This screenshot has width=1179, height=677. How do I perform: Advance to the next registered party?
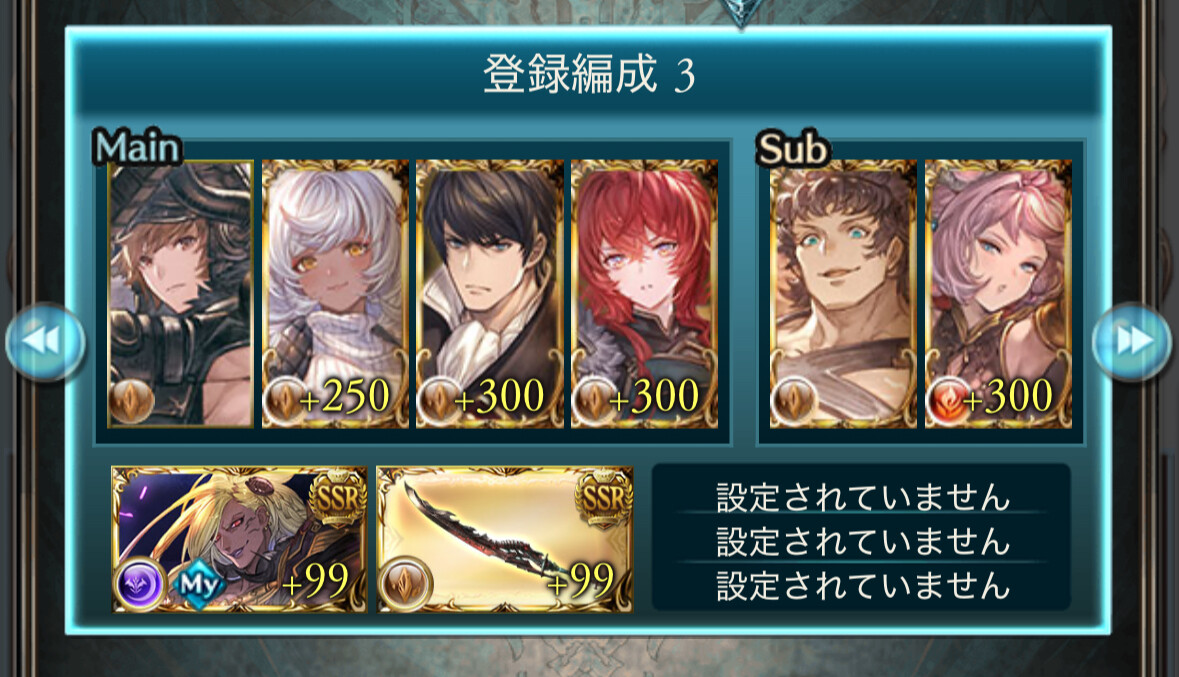1131,341
